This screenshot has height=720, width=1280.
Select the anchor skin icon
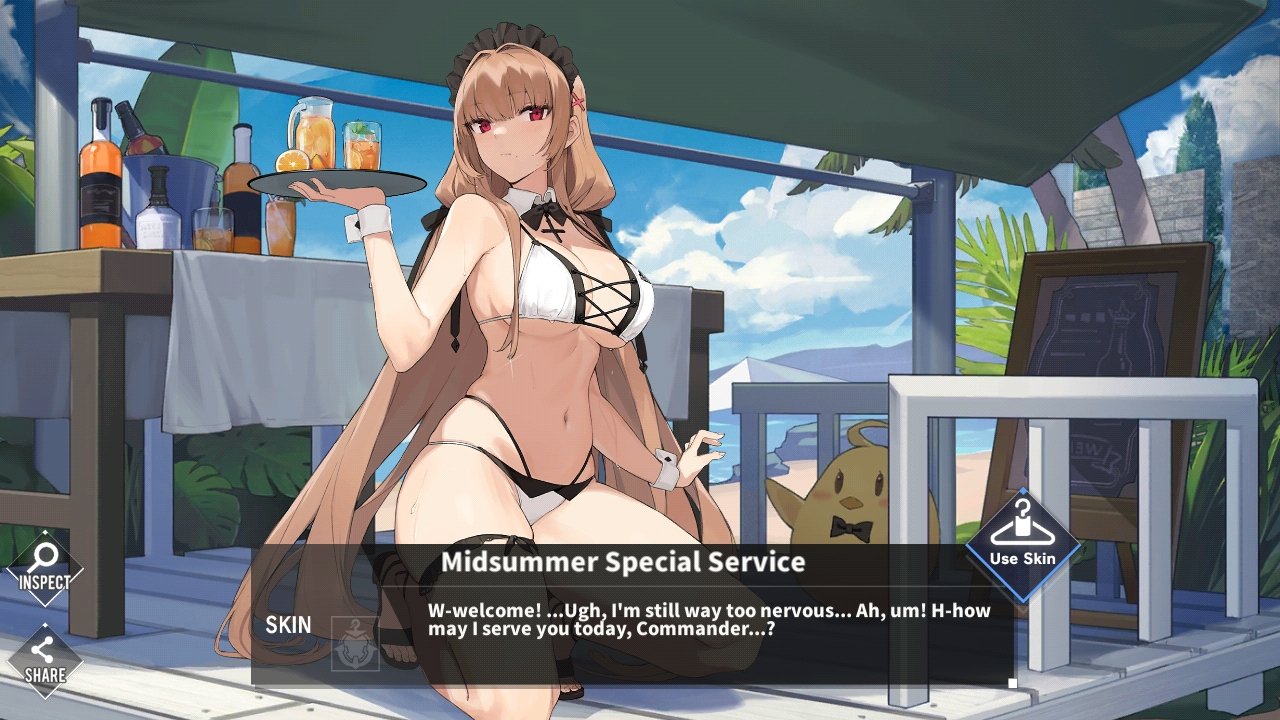tap(355, 644)
